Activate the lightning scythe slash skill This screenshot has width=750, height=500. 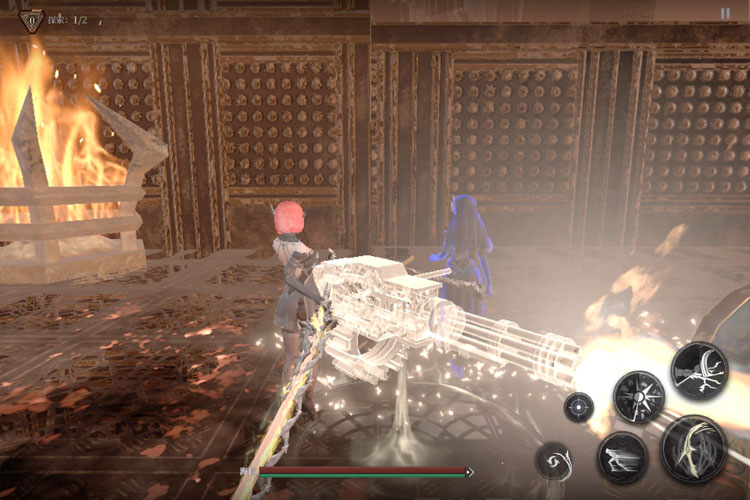coord(699,371)
